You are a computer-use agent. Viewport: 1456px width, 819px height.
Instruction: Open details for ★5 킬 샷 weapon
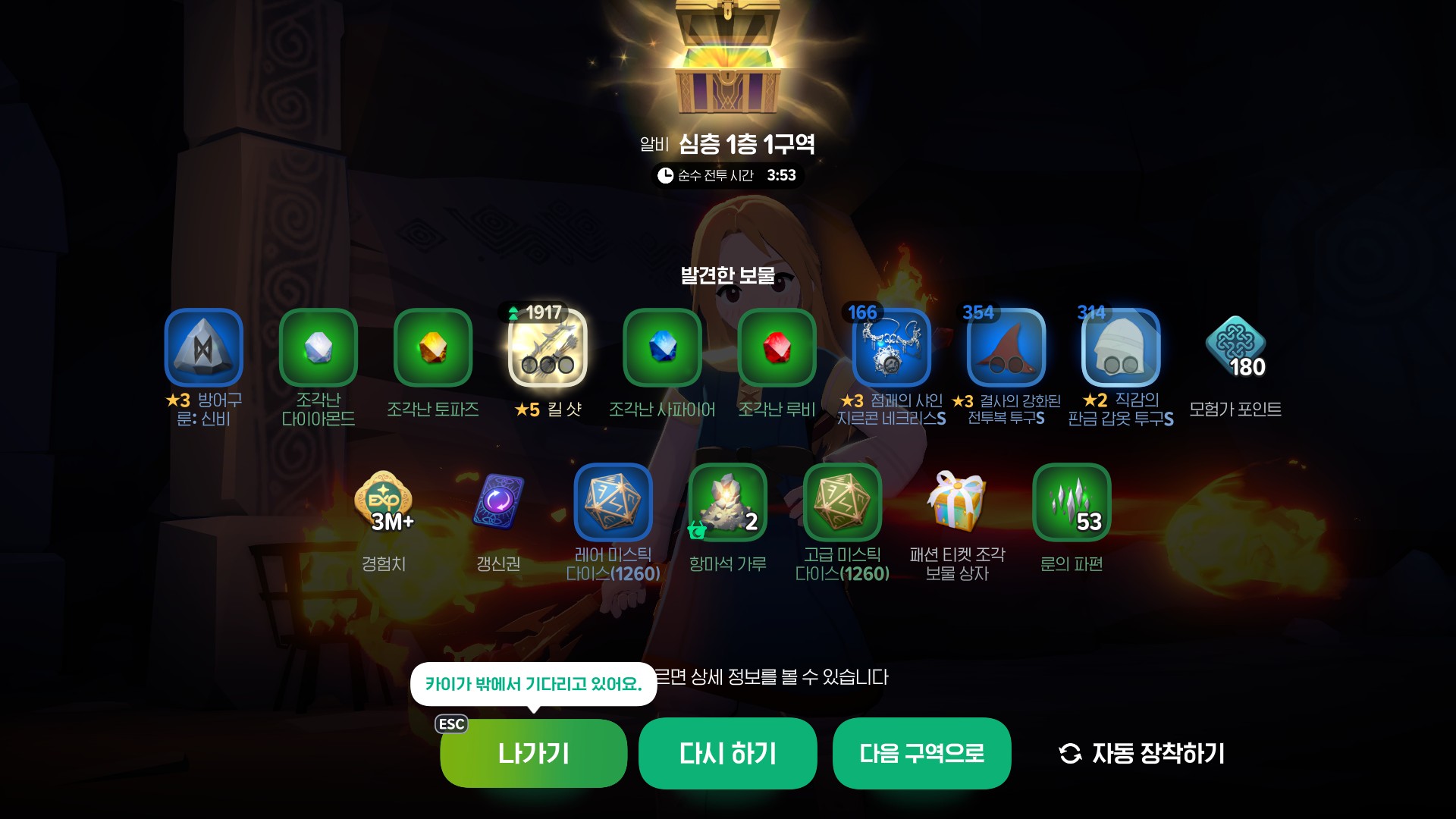tap(548, 348)
